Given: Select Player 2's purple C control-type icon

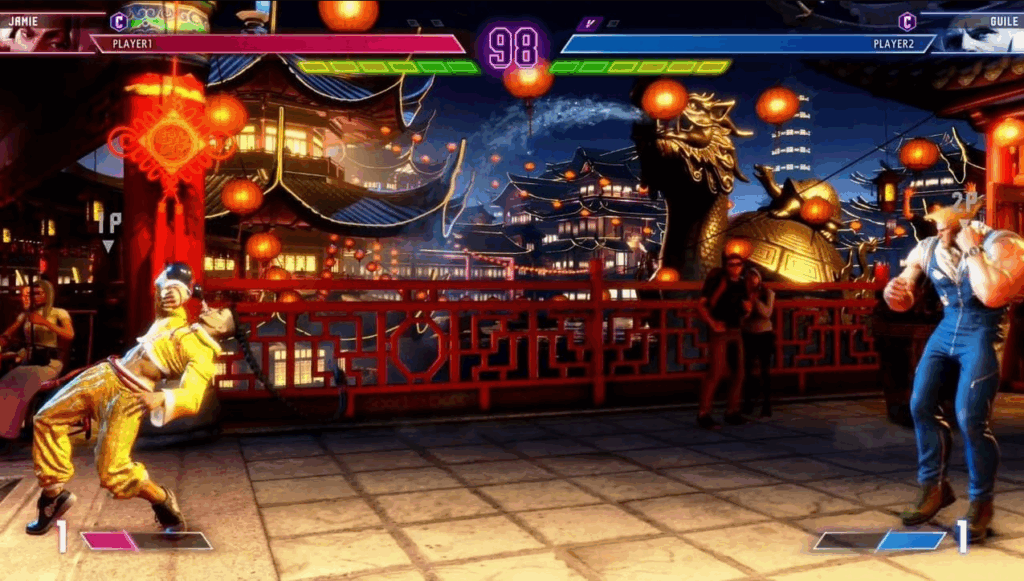Looking at the screenshot, I should coord(907,21).
